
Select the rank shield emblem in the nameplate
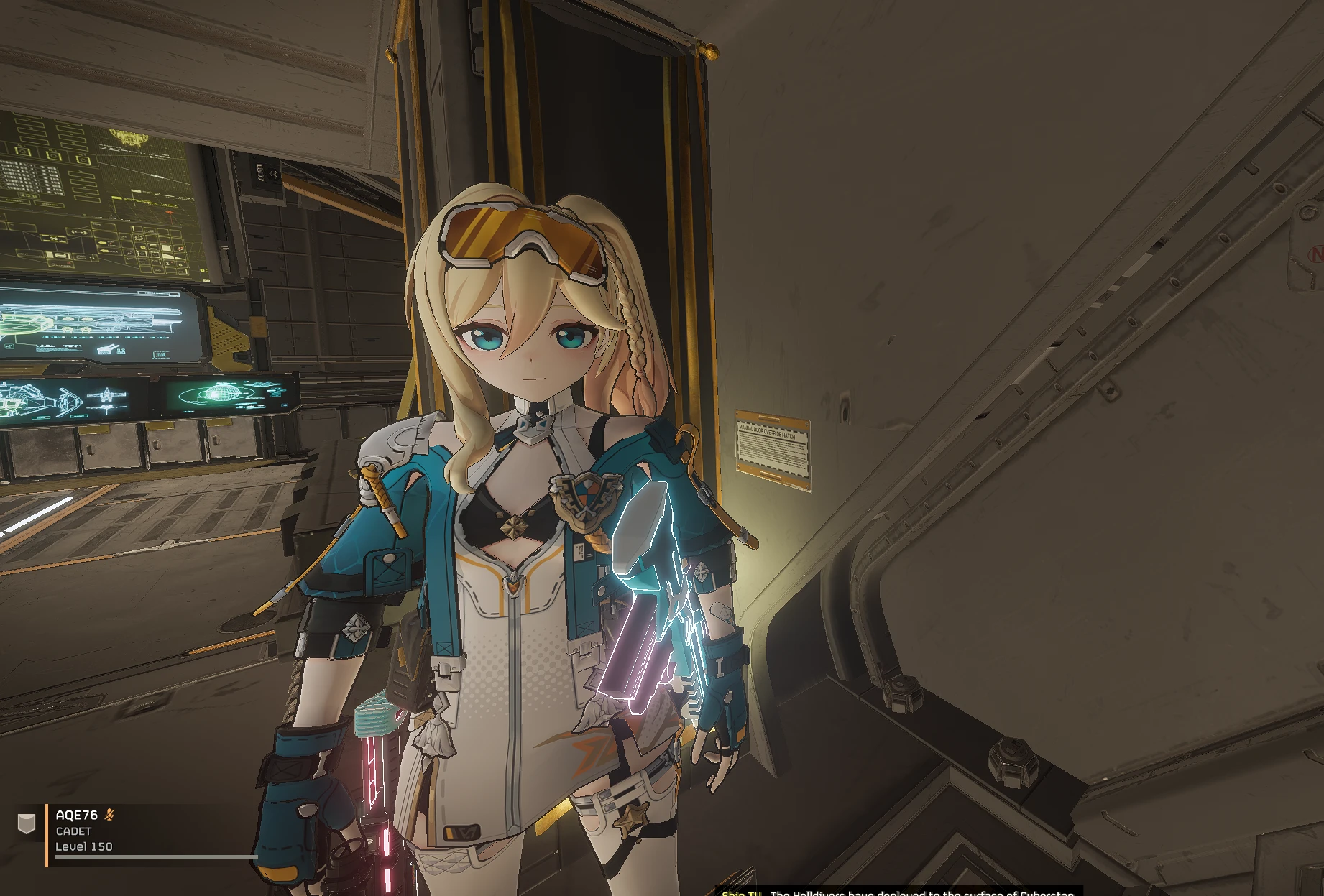[x=27, y=825]
